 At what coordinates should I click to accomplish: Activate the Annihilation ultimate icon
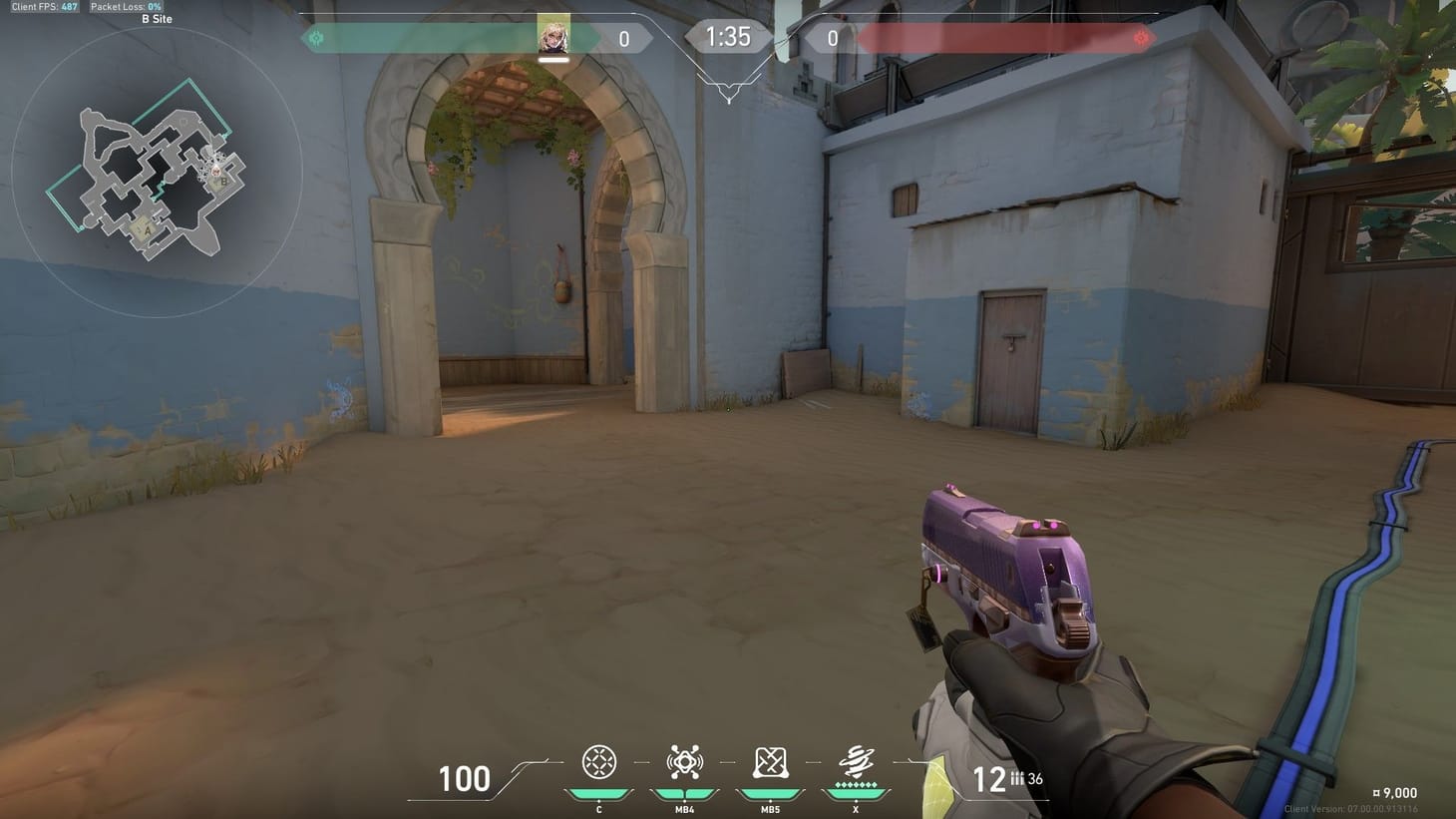855,761
